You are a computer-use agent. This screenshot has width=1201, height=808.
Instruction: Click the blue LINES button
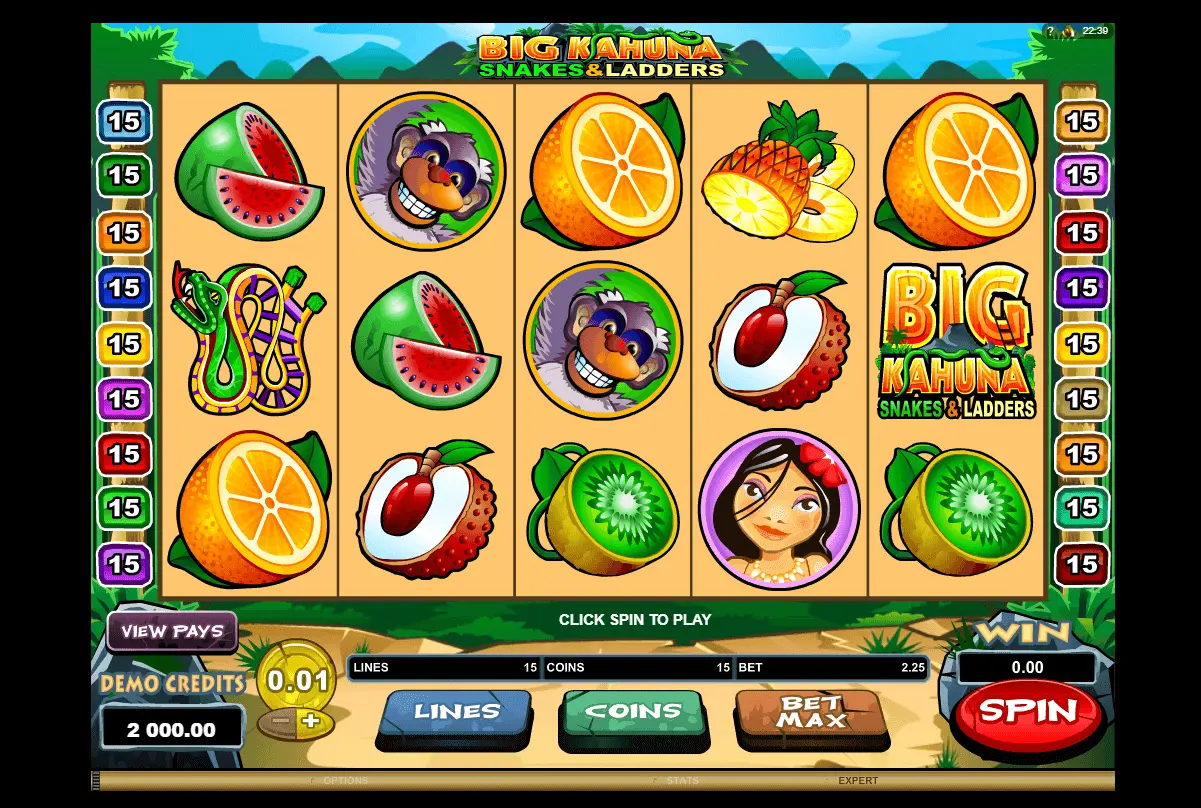[456, 713]
